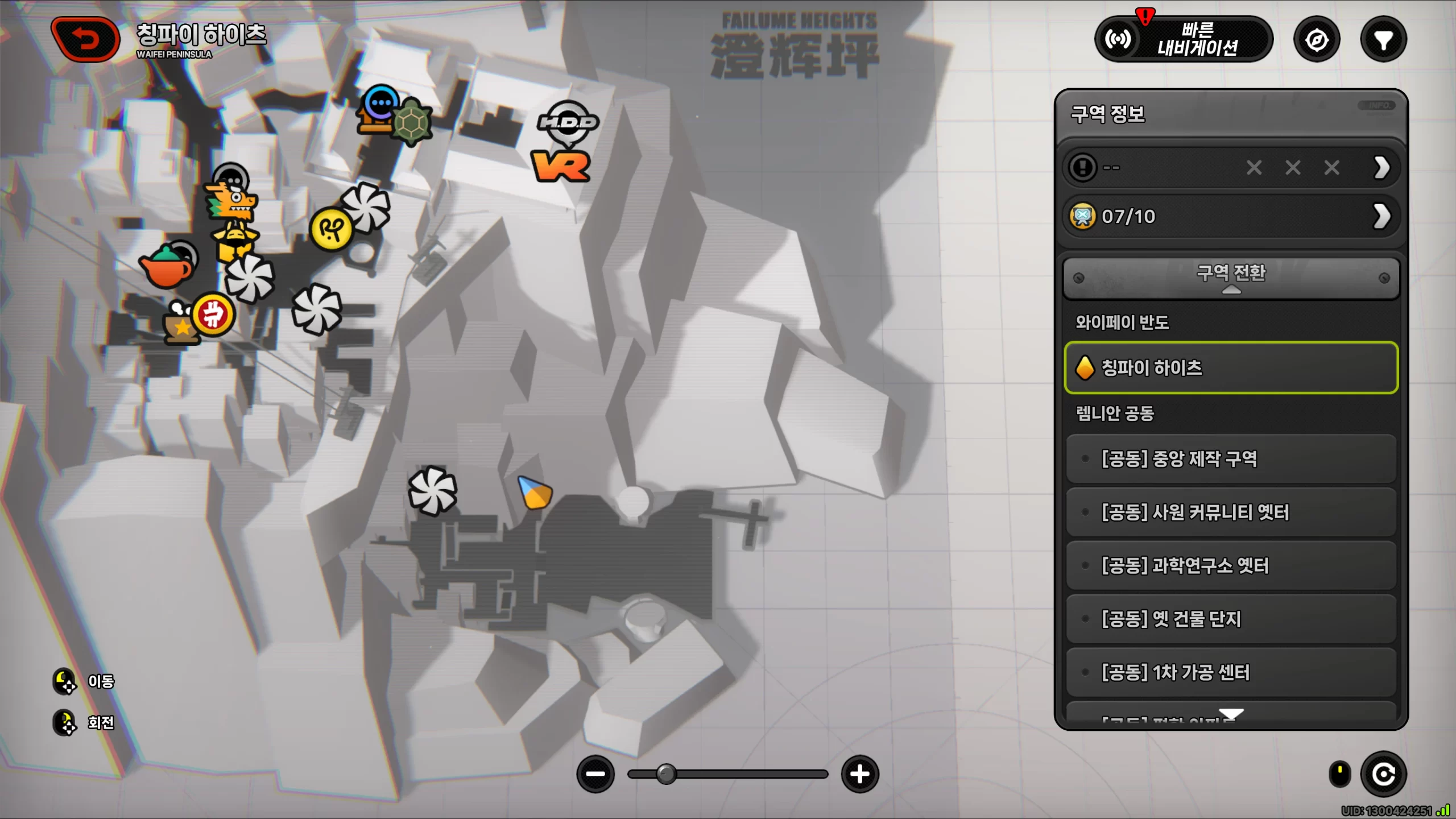Switch to [공동] 사원 커뮤니티 옛터

pos(1231,512)
